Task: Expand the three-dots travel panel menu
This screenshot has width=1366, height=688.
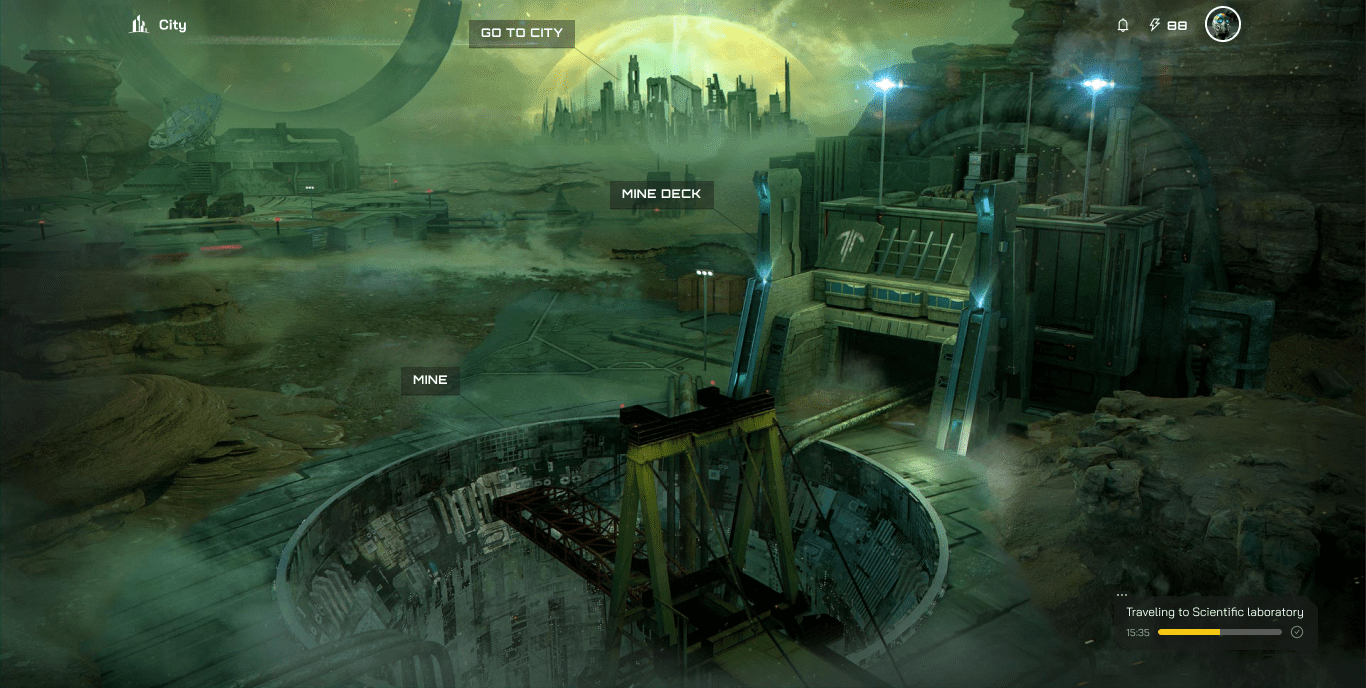Action: (x=1122, y=595)
